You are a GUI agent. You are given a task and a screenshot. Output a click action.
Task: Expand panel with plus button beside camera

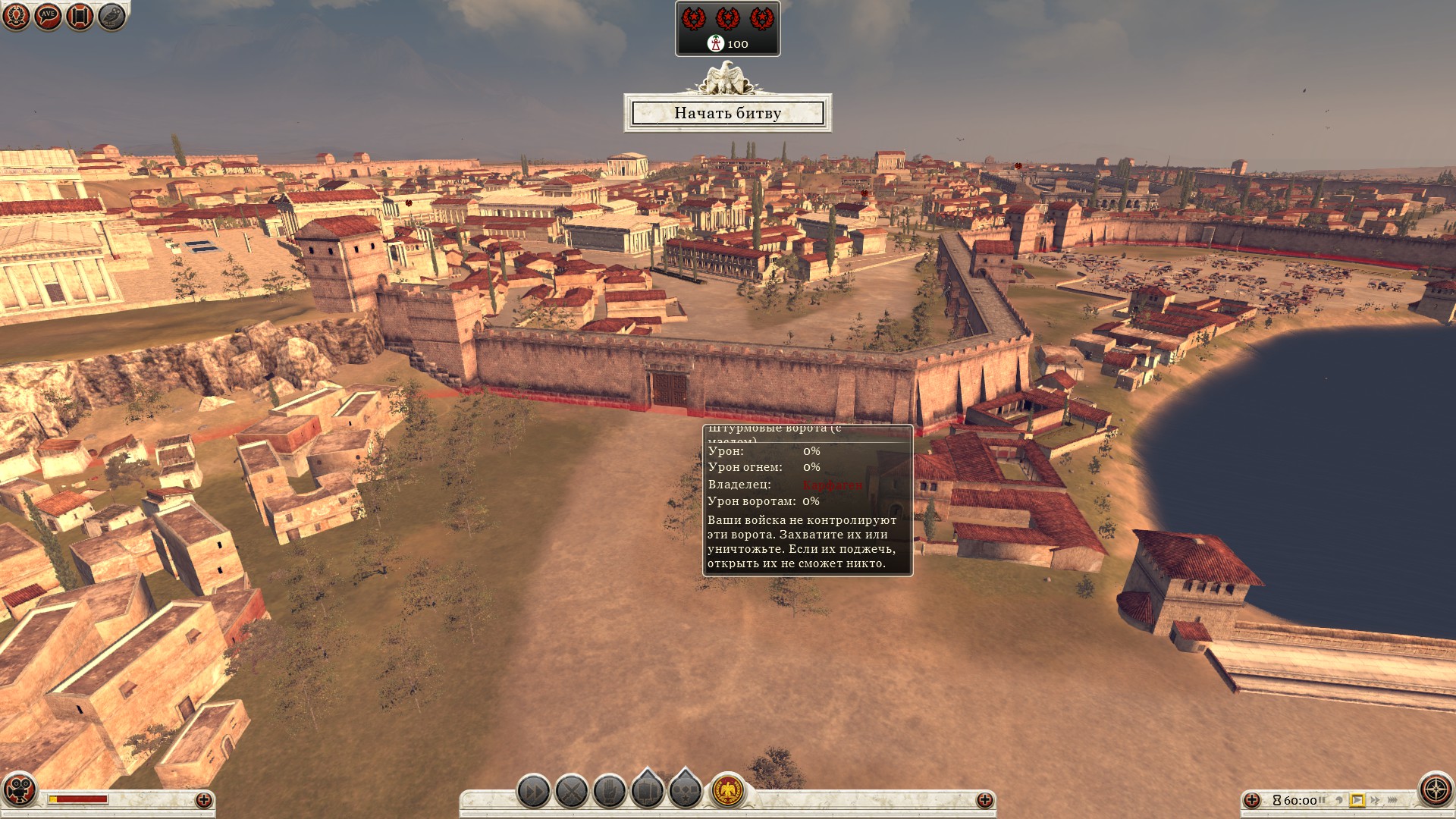tap(203, 800)
